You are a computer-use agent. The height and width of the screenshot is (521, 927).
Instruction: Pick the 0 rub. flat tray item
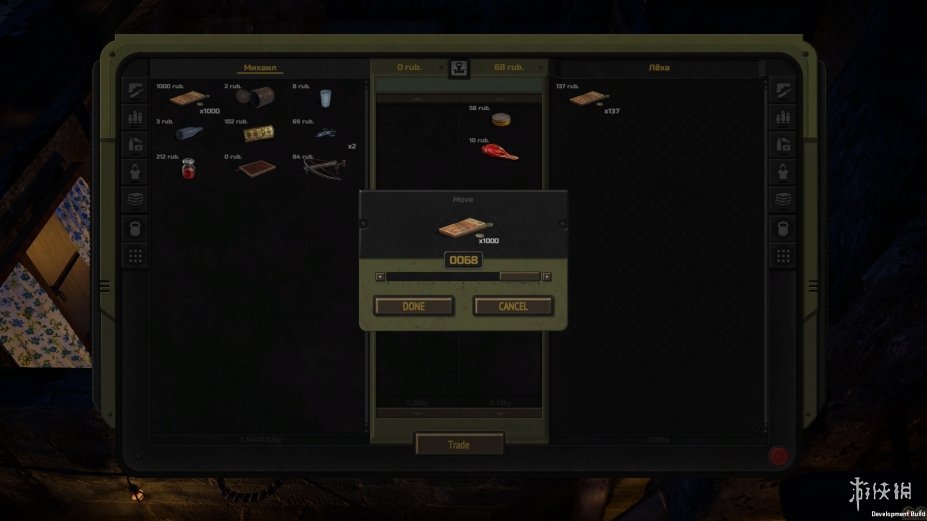pyautogui.click(x=255, y=168)
